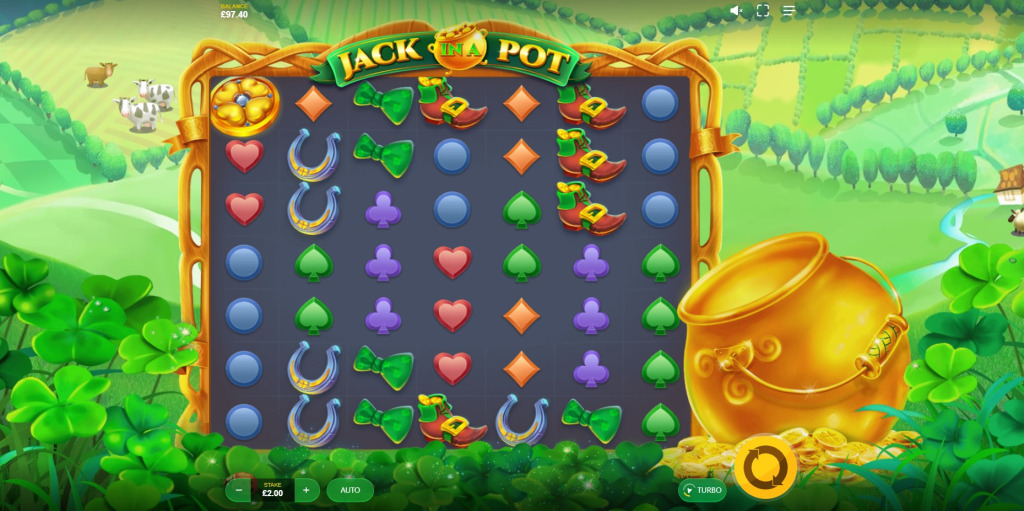
Task: Open the Auto spin options
Action: [350, 490]
